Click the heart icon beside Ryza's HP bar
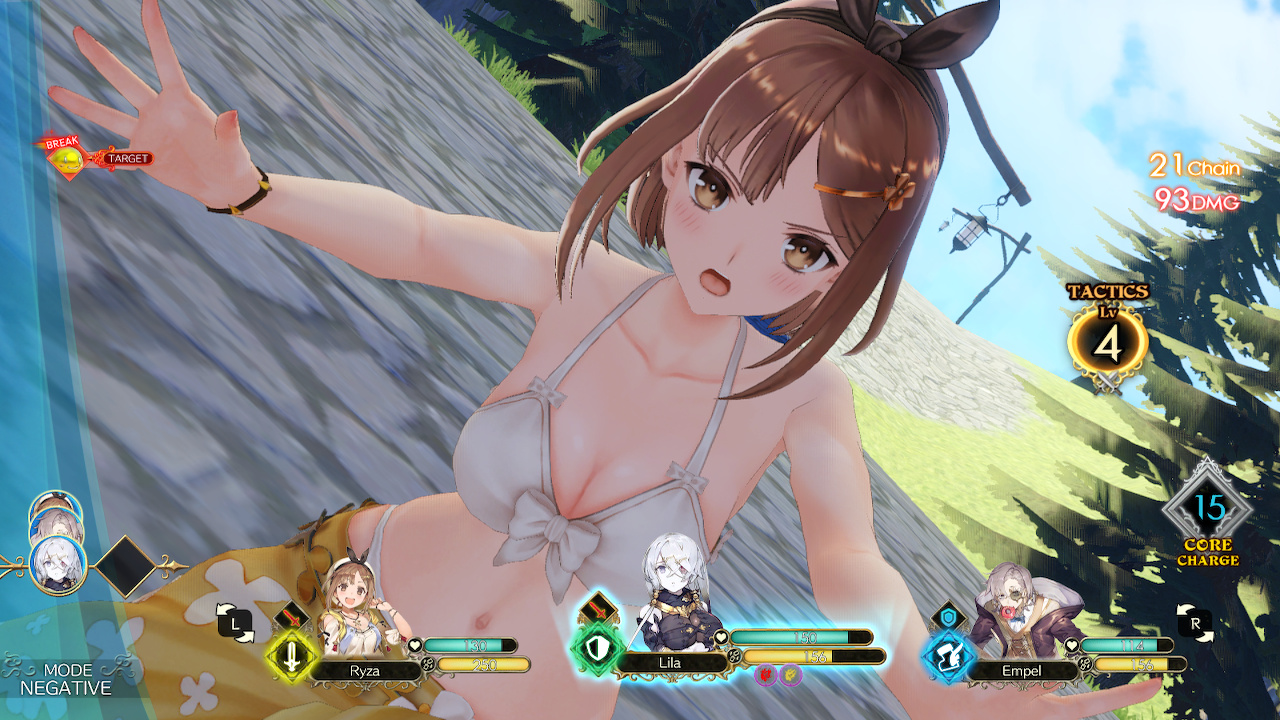Screen dimensions: 1280x720 coord(414,645)
